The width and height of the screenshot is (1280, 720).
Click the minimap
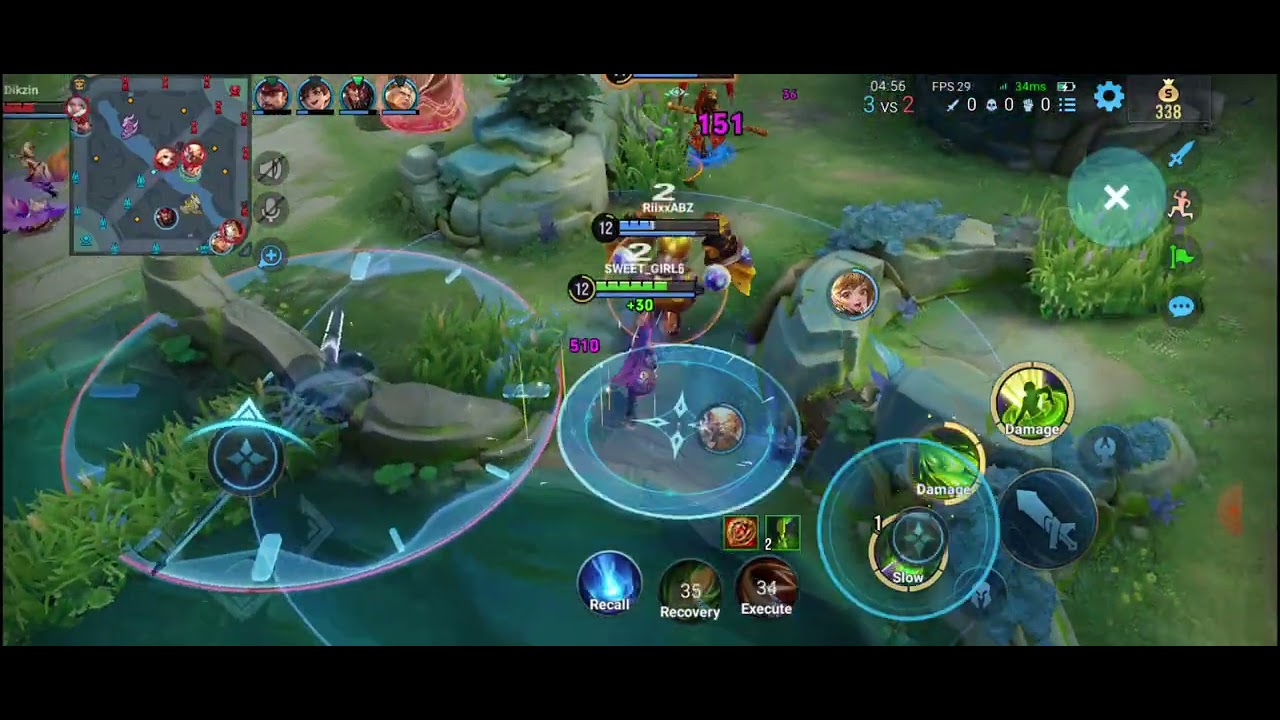[x=160, y=165]
